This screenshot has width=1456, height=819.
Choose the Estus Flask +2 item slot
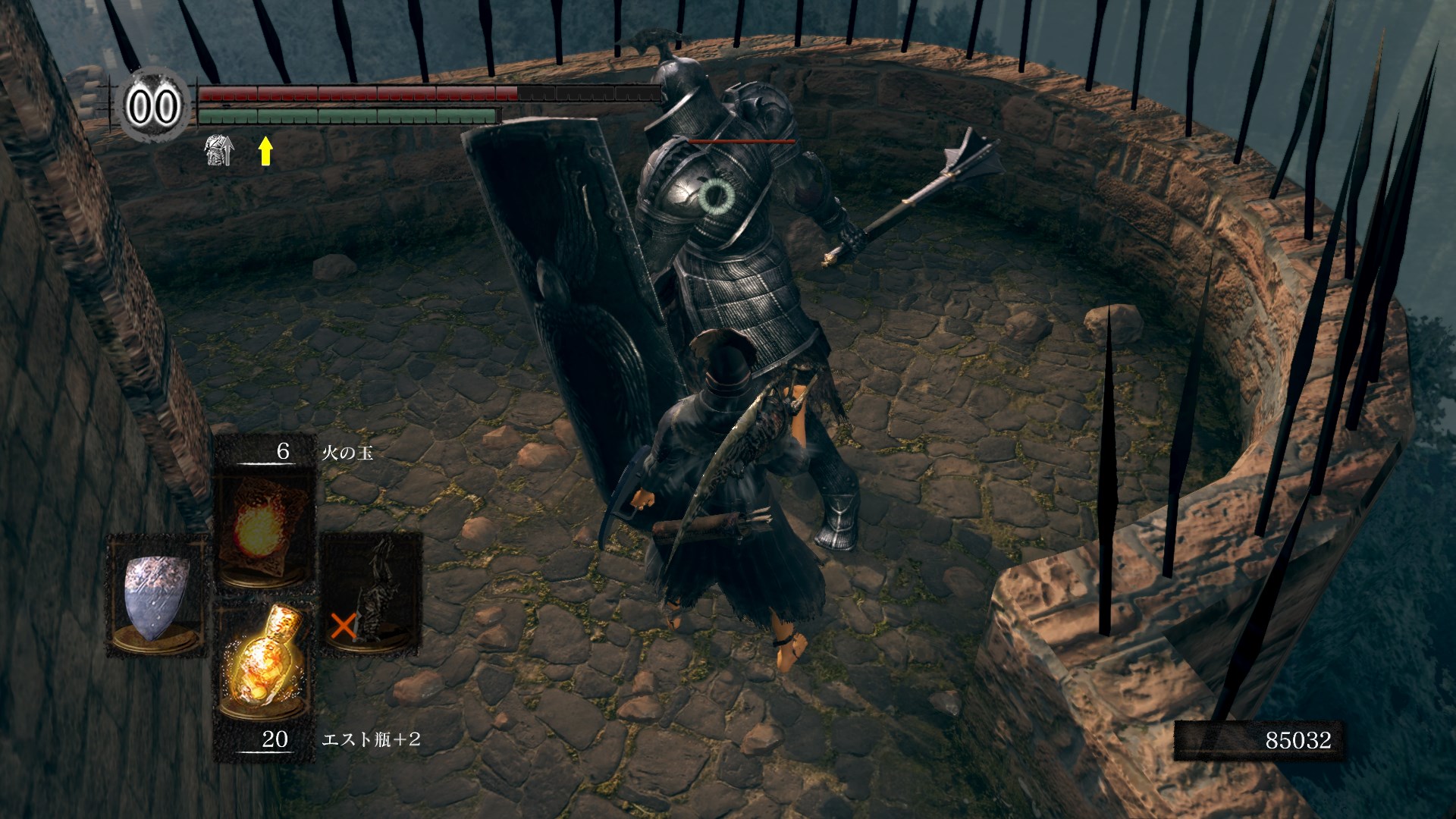click(x=263, y=662)
